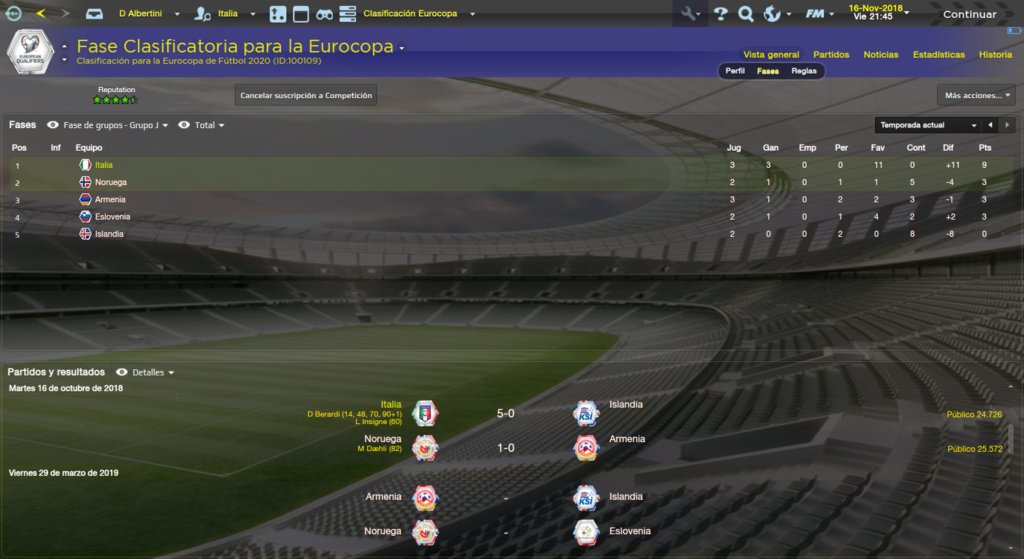The width and height of the screenshot is (1024, 559).
Task: Open the Clasificación Eurocopa dropdown
Action: pyautogui.click(x=419, y=15)
